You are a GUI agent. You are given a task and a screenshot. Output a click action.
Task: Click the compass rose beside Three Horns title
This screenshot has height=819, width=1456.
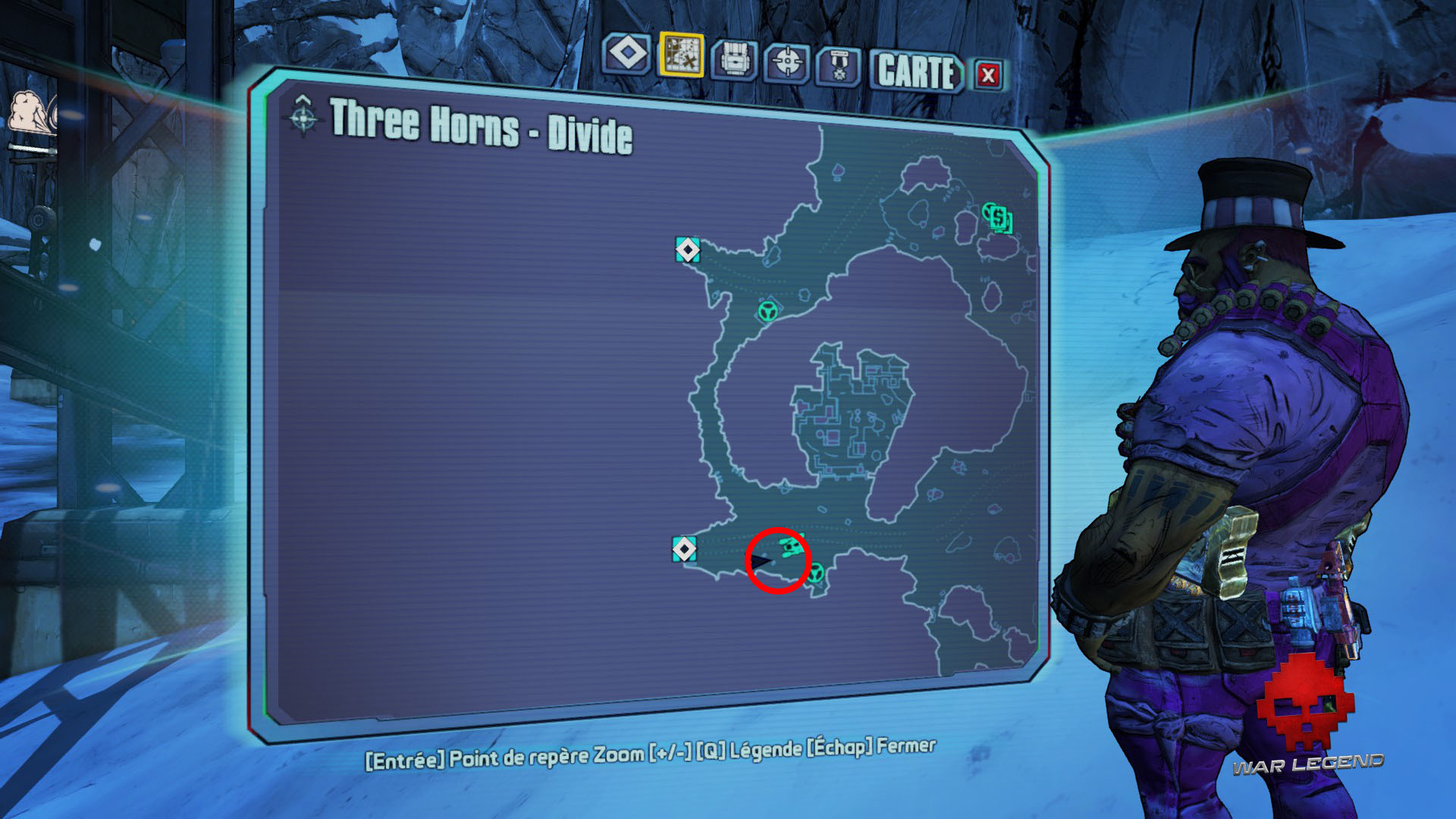tap(303, 118)
